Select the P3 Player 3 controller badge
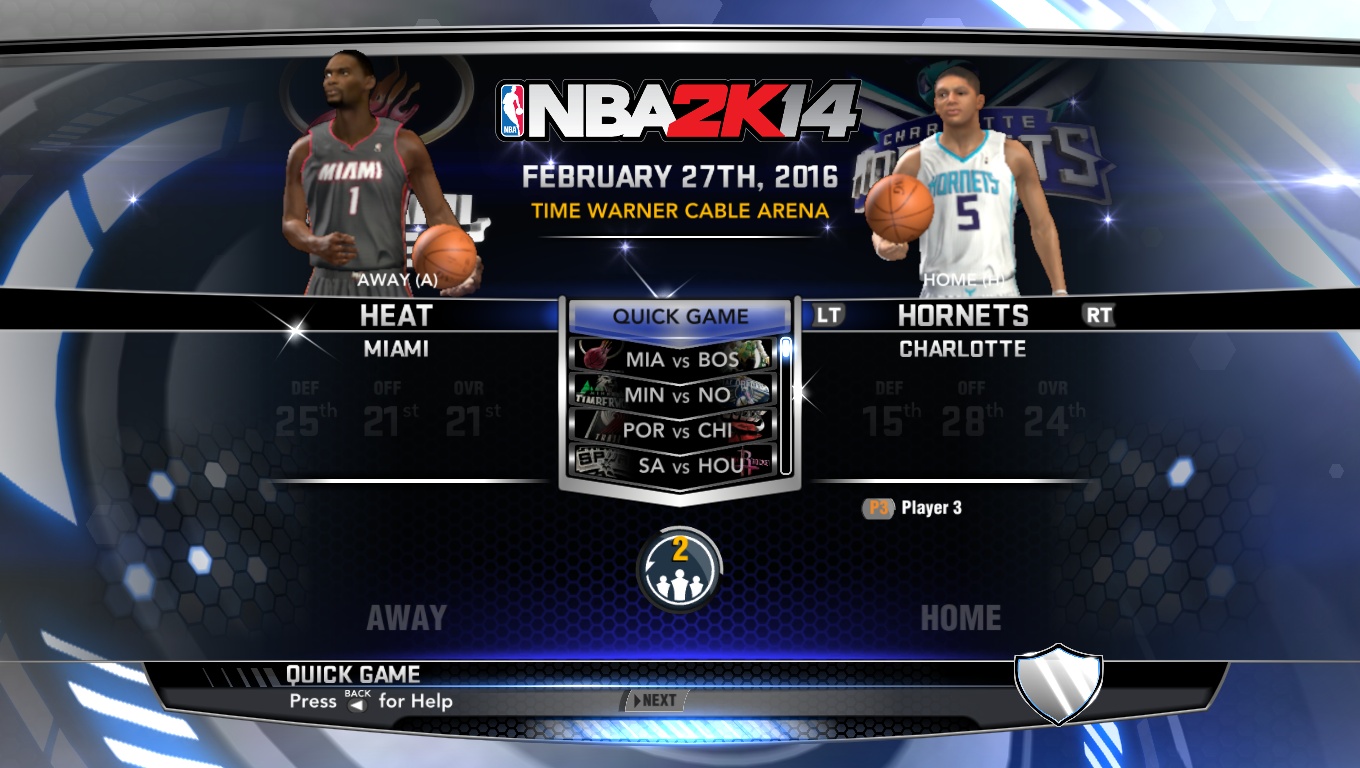The height and width of the screenshot is (768, 1360). click(878, 507)
